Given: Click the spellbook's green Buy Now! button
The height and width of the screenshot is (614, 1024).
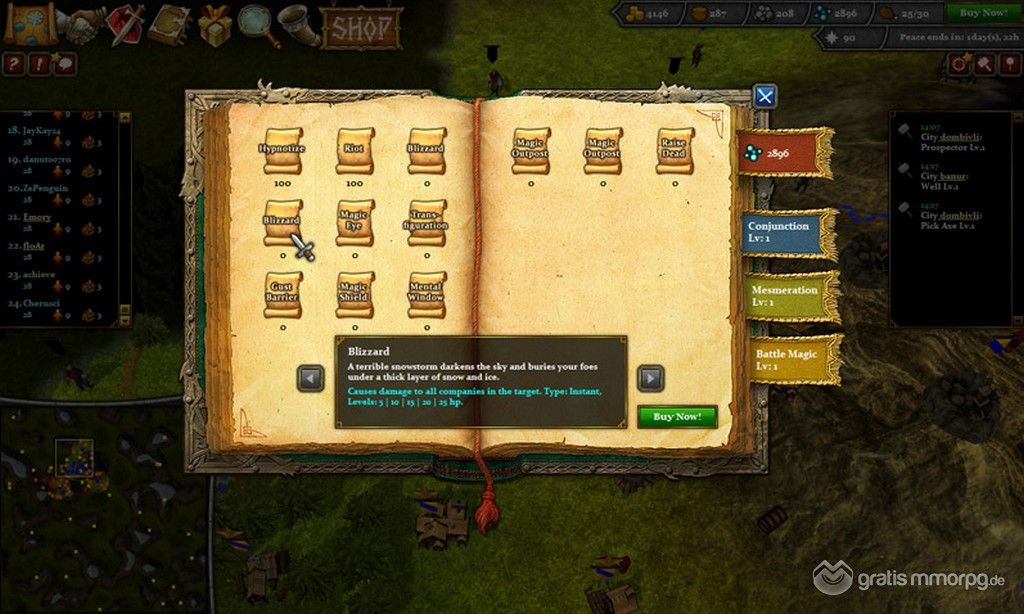Looking at the screenshot, I should [677, 416].
